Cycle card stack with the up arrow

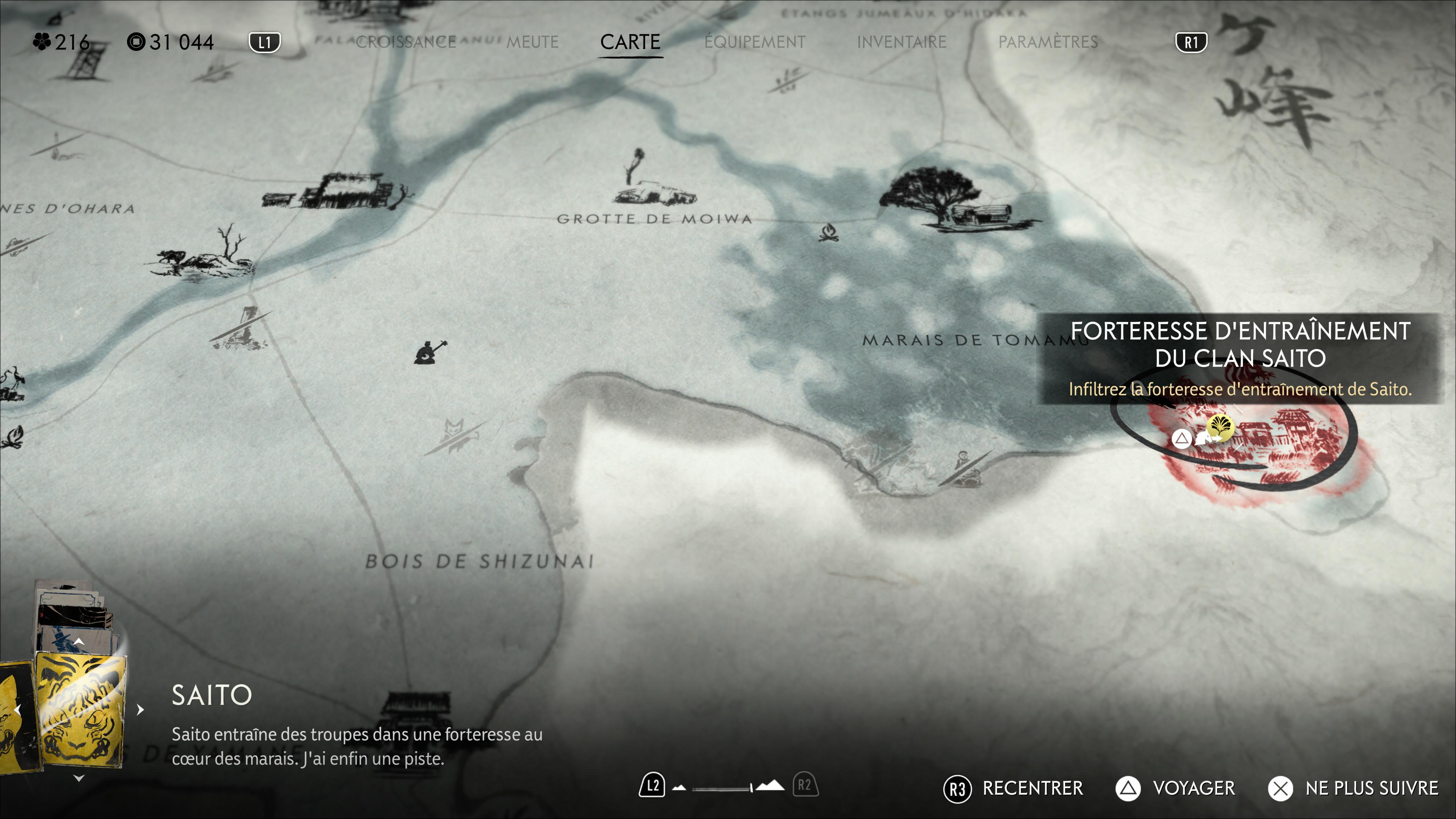pos(79,642)
